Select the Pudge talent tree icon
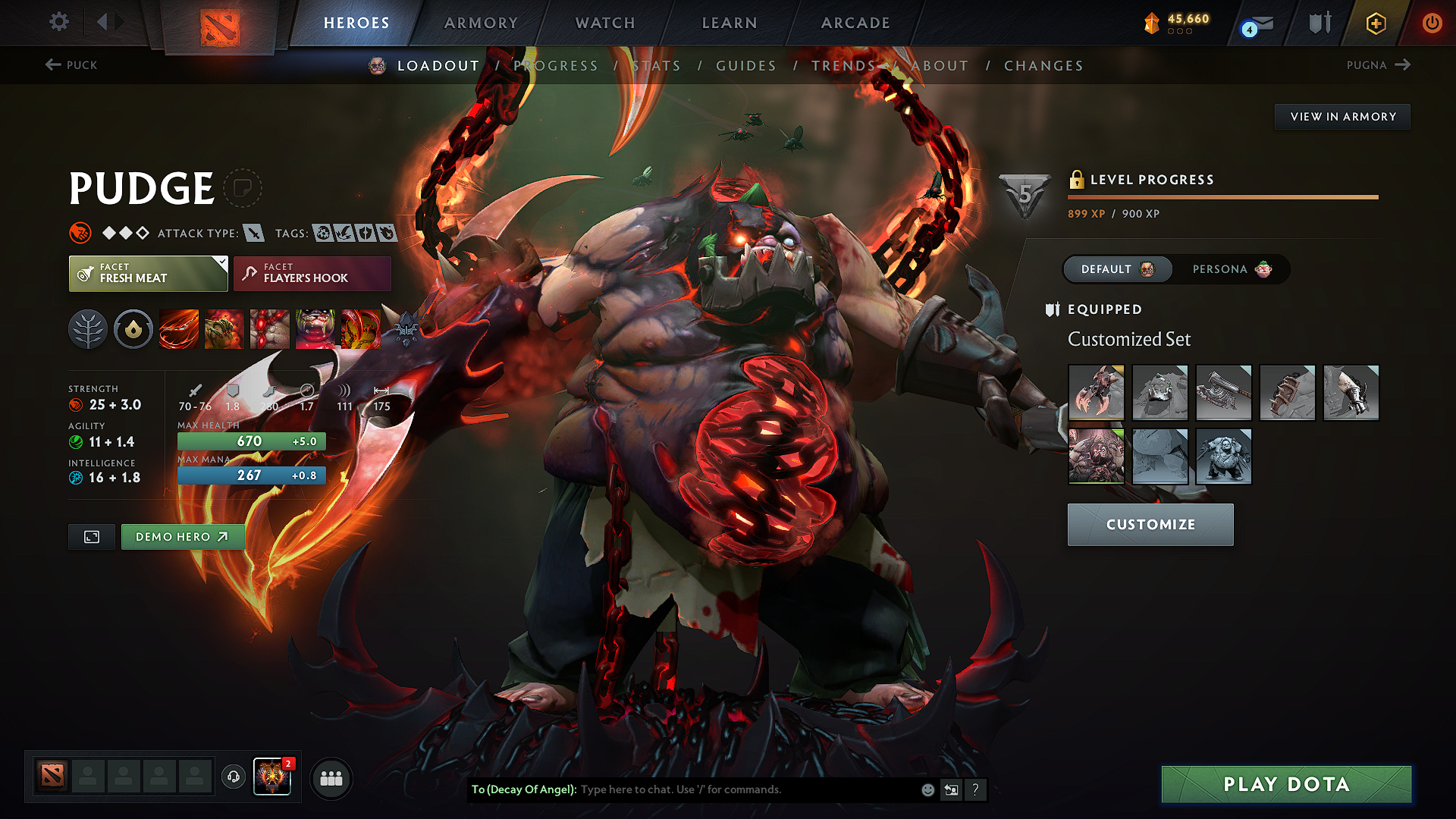Screen dimensions: 1456x819 88,329
